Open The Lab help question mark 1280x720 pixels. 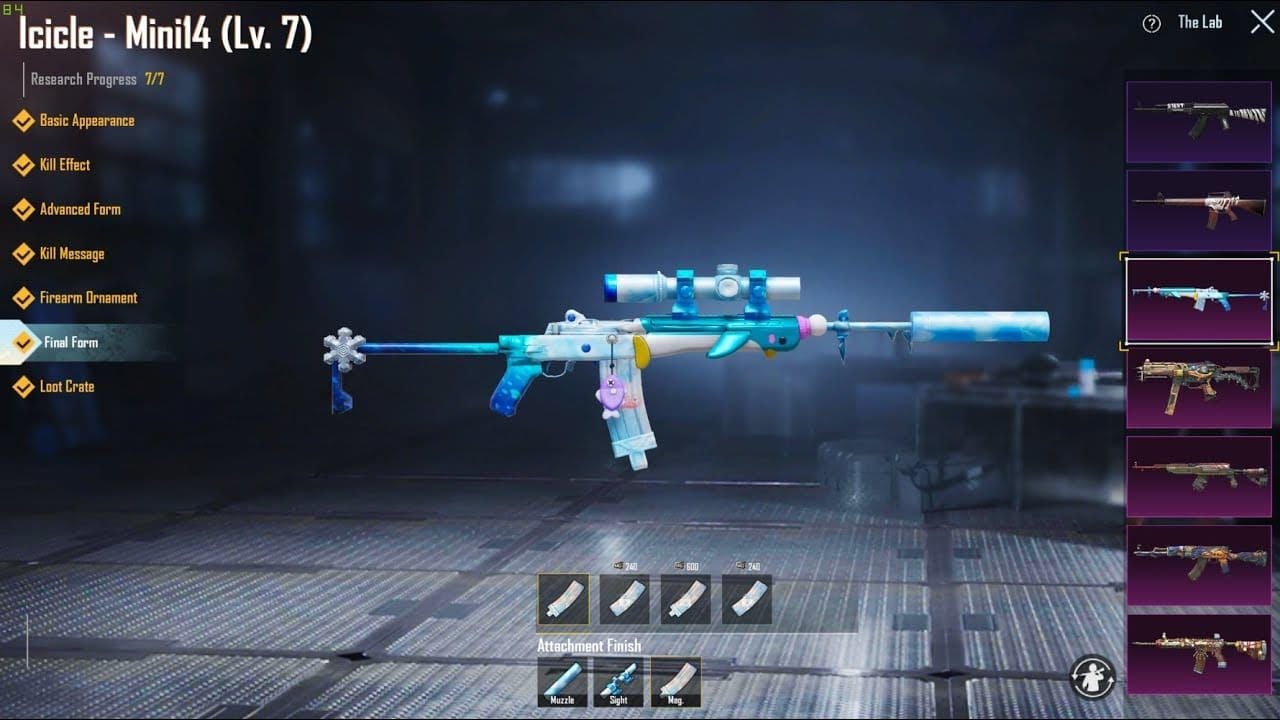1151,24
